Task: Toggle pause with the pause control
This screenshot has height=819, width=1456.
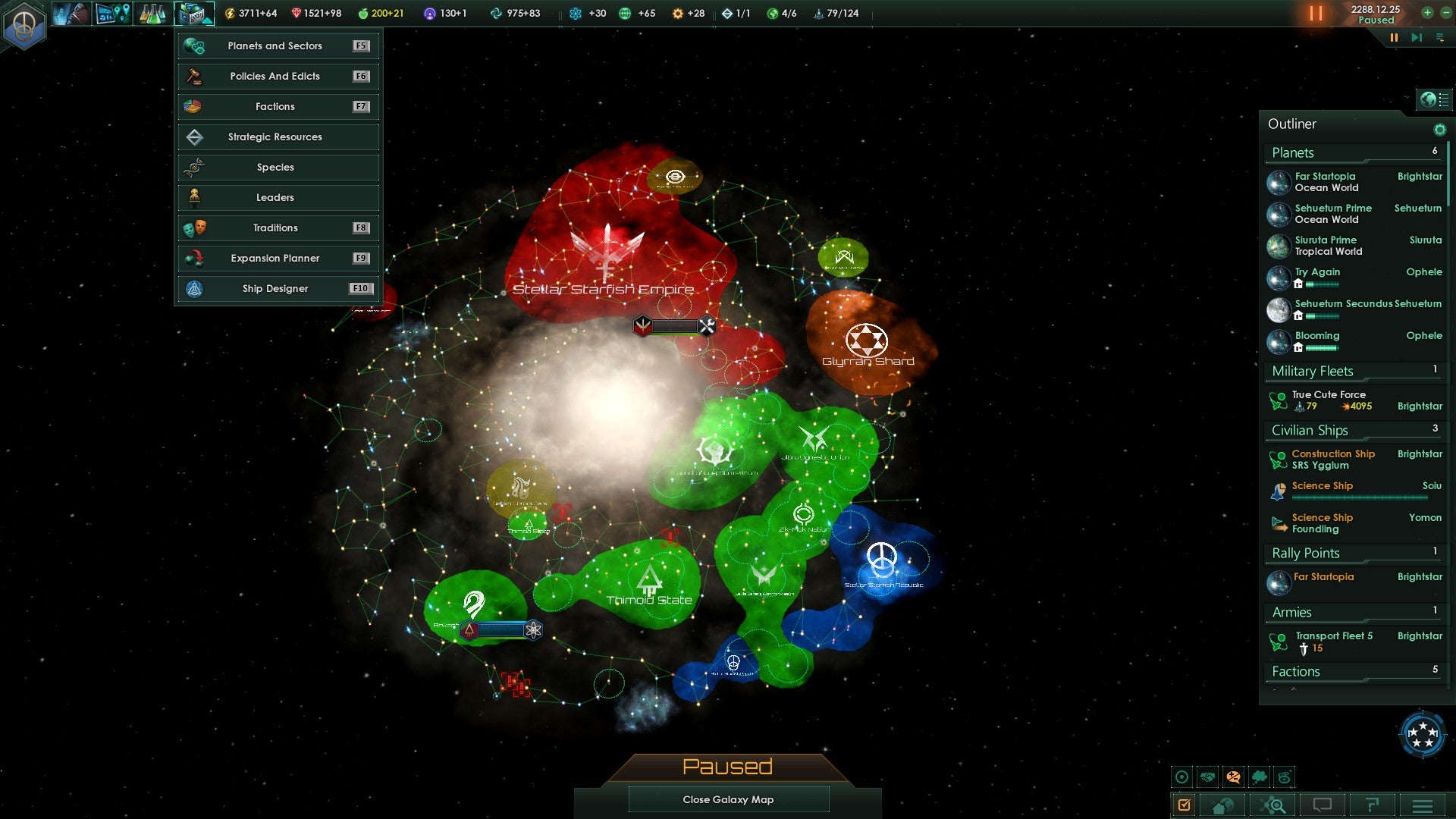Action: [x=1314, y=13]
